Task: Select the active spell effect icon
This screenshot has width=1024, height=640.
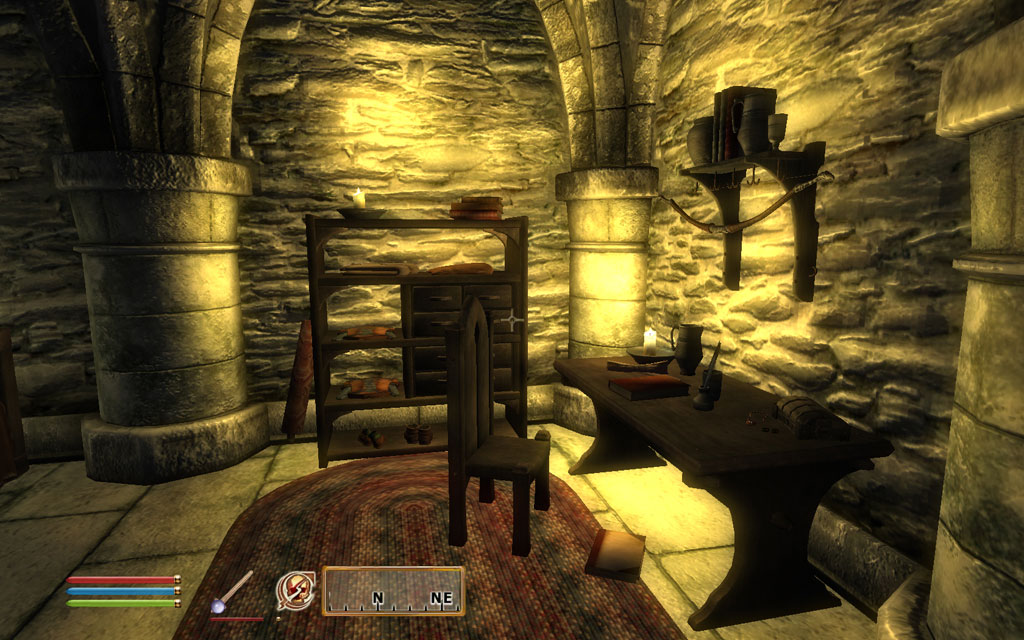Action: (x=295, y=590)
